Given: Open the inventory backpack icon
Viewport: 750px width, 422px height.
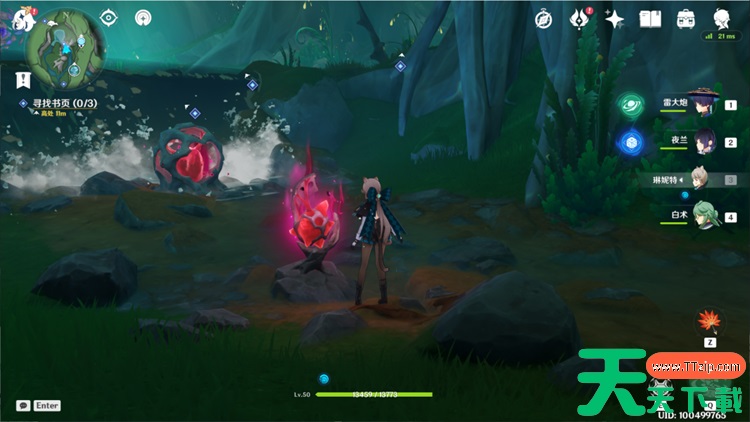Looking at the screenshot, I should click(686, 19).
